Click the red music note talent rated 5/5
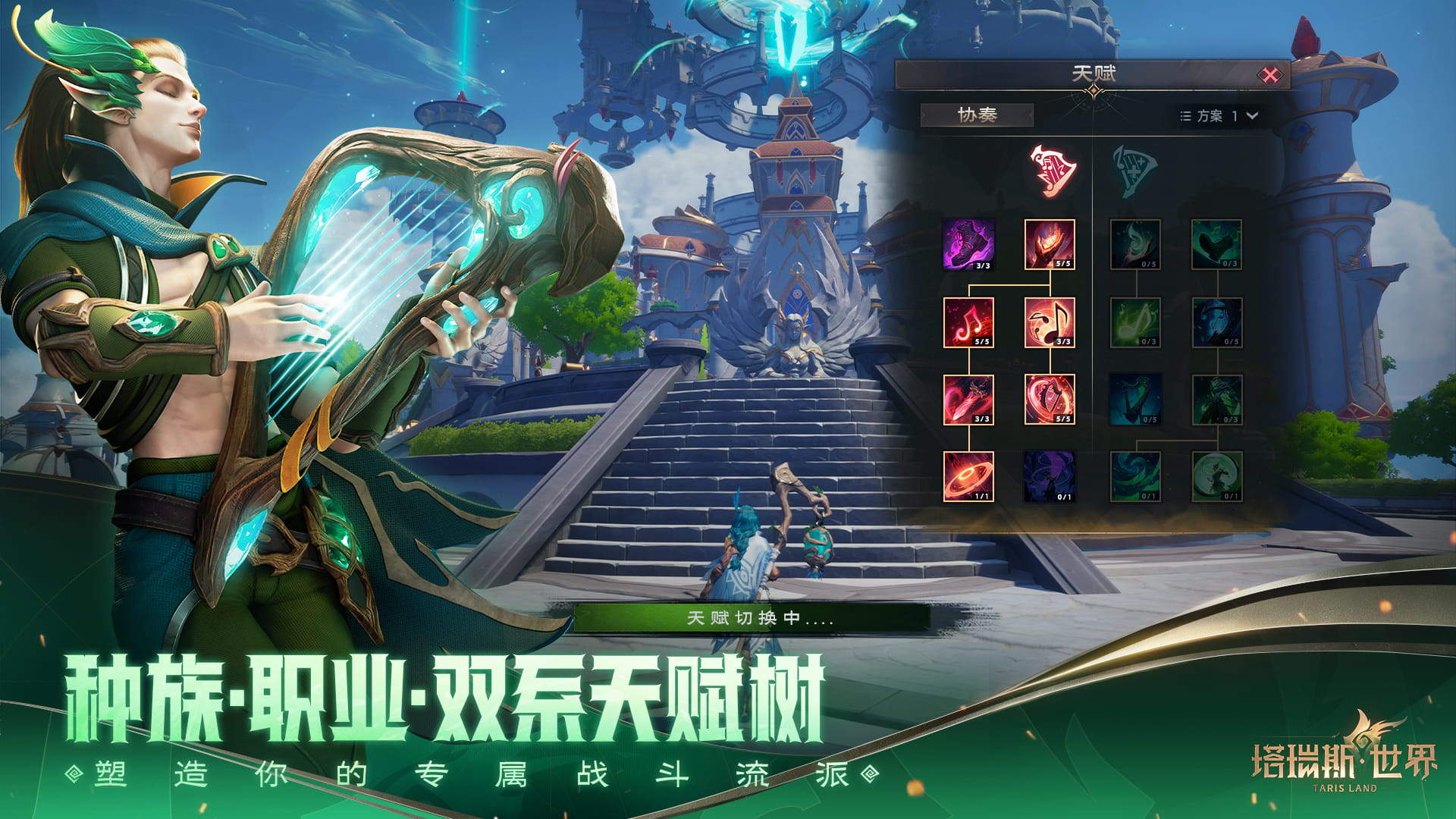 point(967,322)
